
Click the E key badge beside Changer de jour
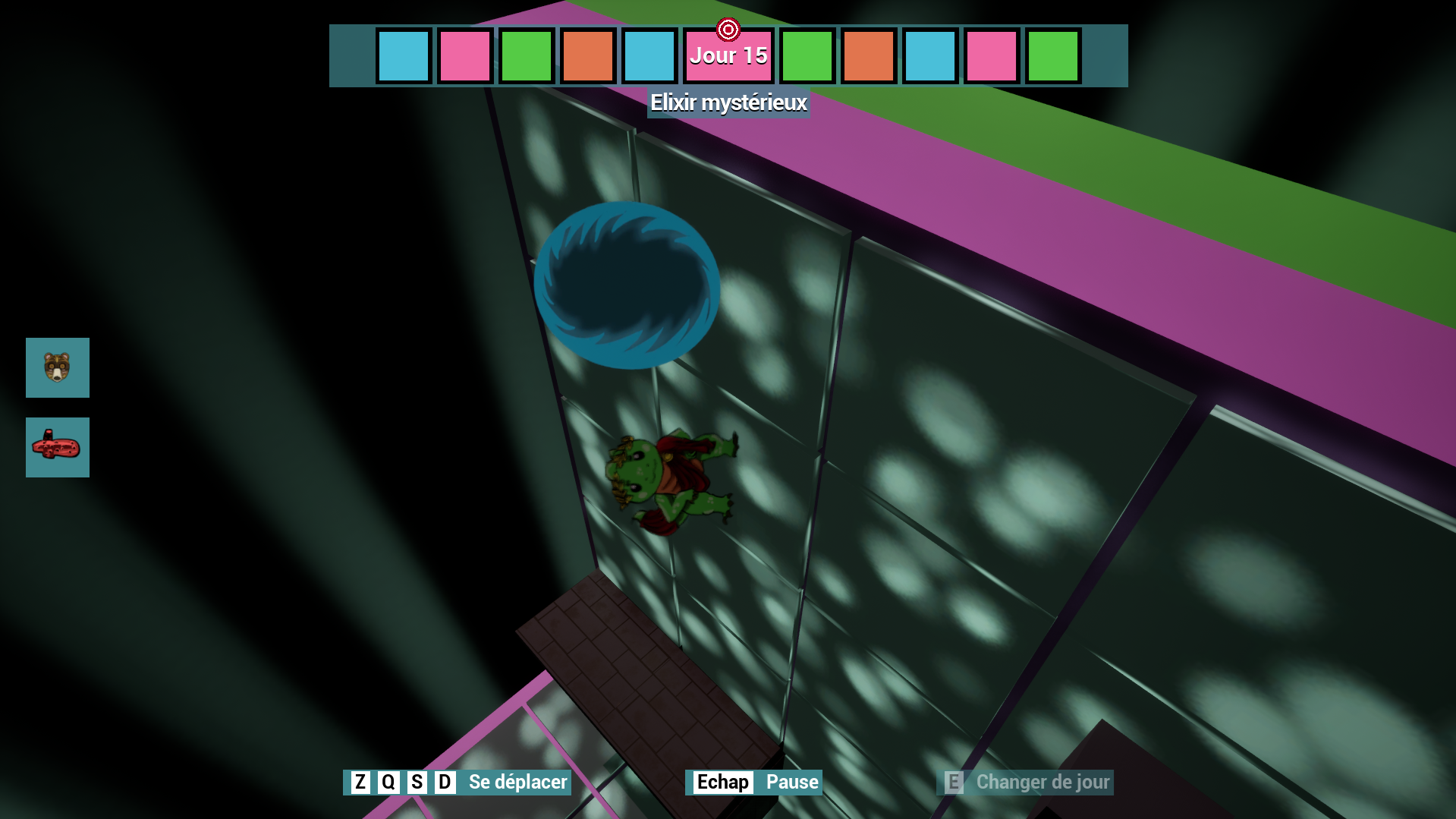point(953,782)
